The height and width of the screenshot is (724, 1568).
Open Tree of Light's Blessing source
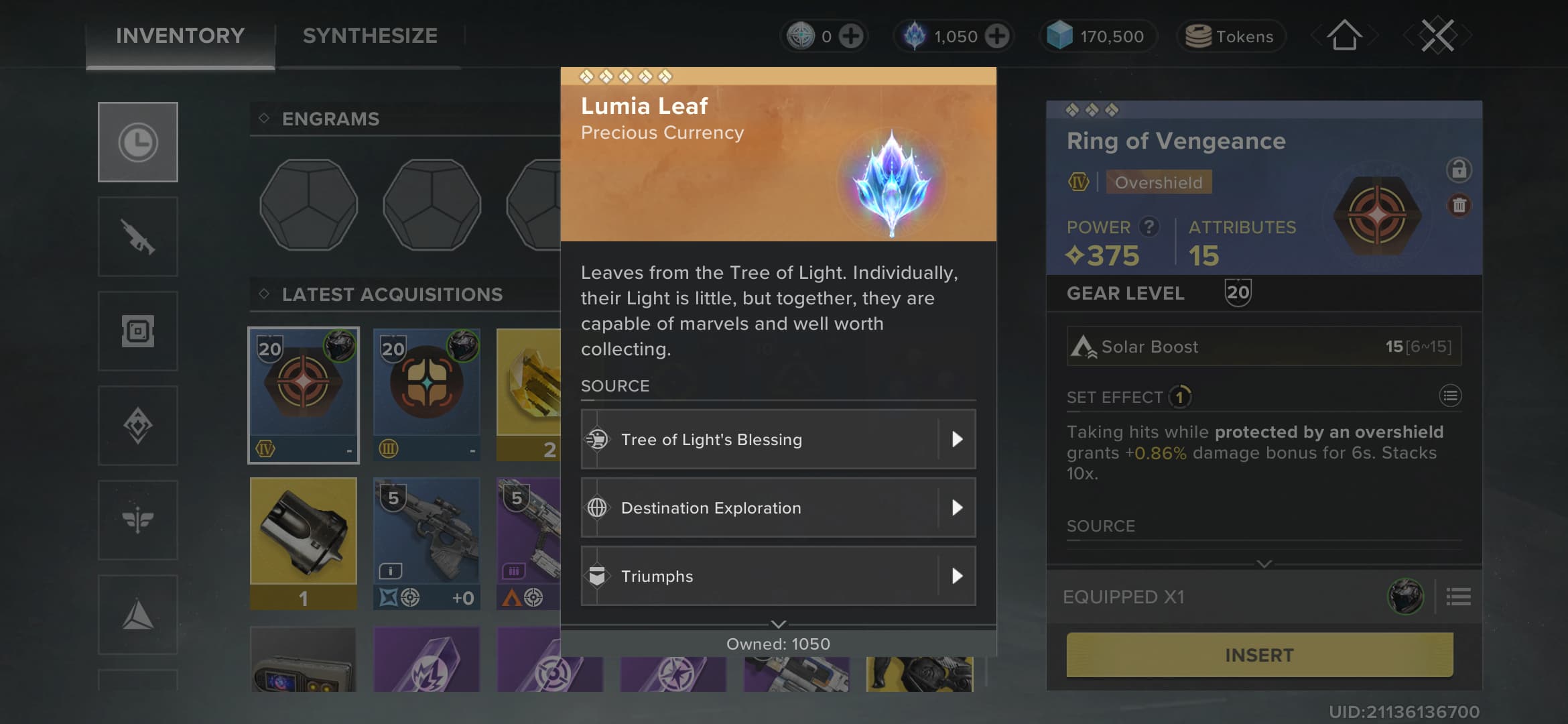[x=778, y=440]
